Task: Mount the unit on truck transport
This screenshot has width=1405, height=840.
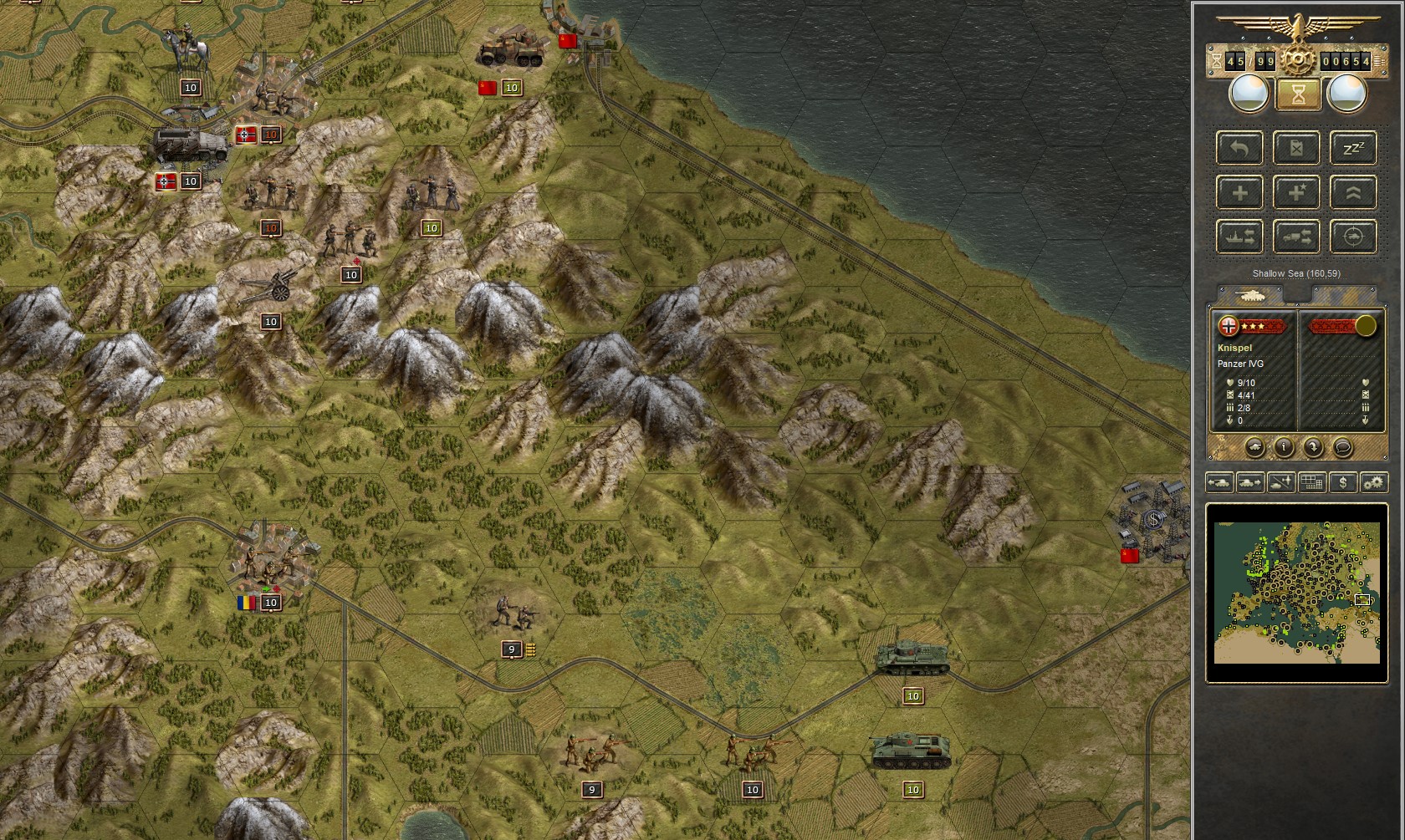Action: click(x=1296, y=236)
